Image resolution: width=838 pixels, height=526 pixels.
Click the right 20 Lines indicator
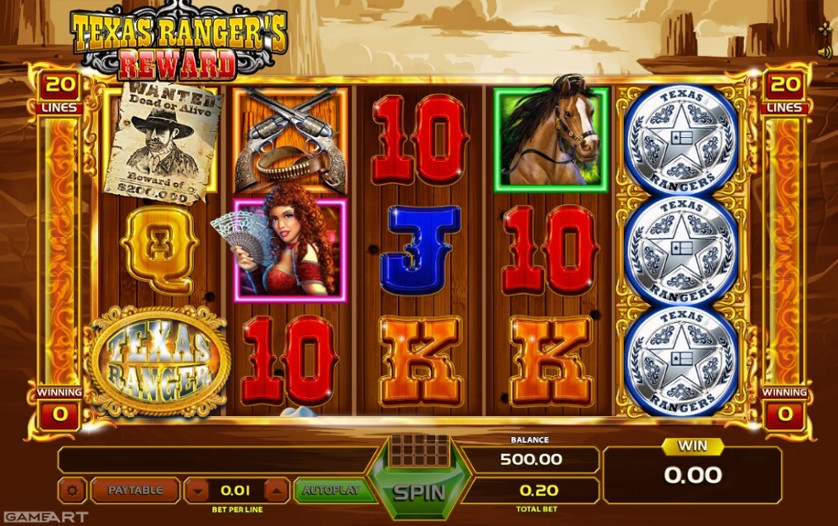pyautogui.click(x=784, y=91)
